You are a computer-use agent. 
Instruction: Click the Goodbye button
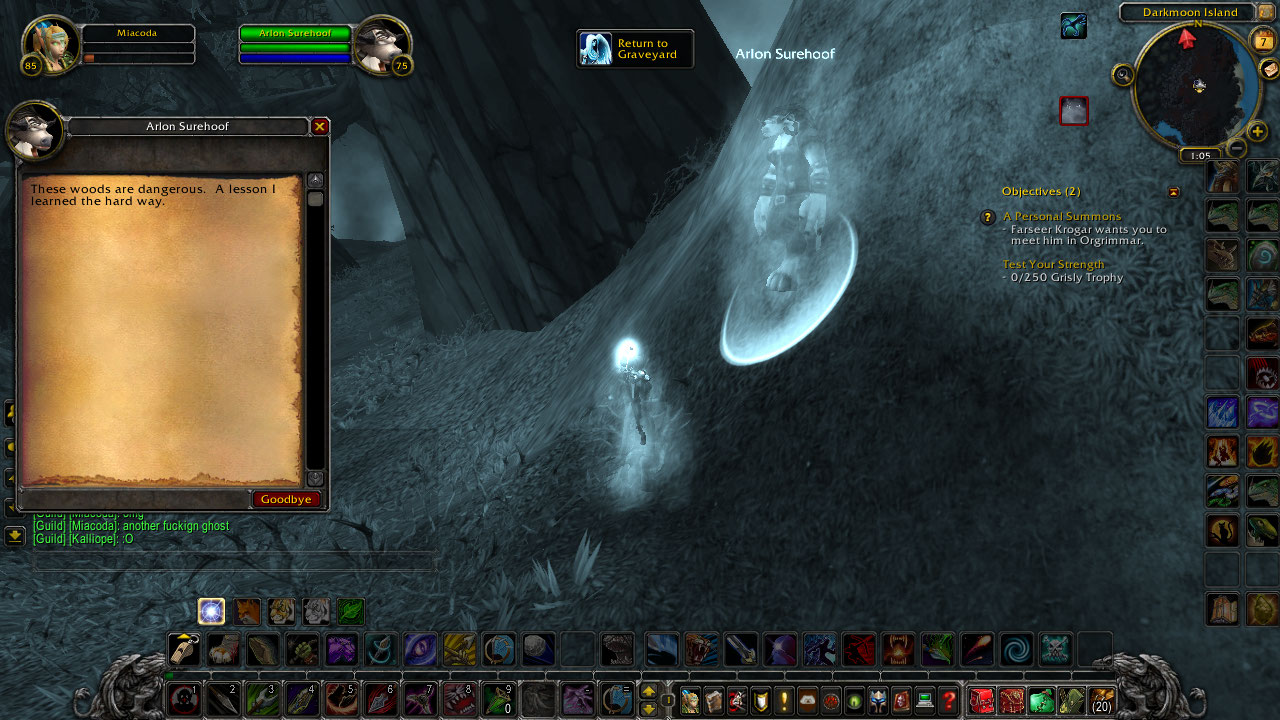click(286, 499)
